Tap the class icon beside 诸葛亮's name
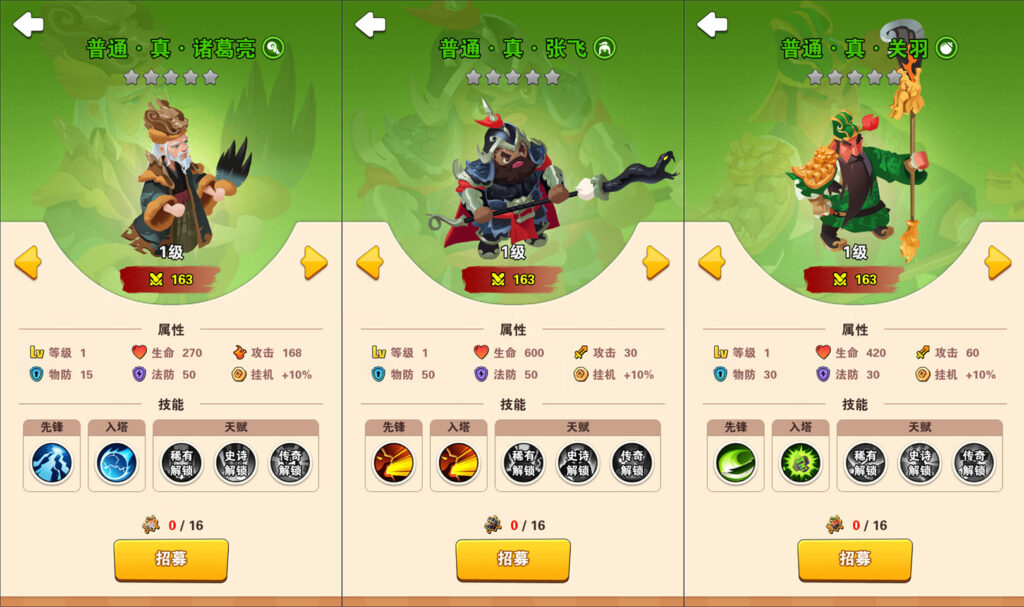Image resolution: width=1024 pixels, height=607 pixels. pyautogui.click(x=273, y=47)
